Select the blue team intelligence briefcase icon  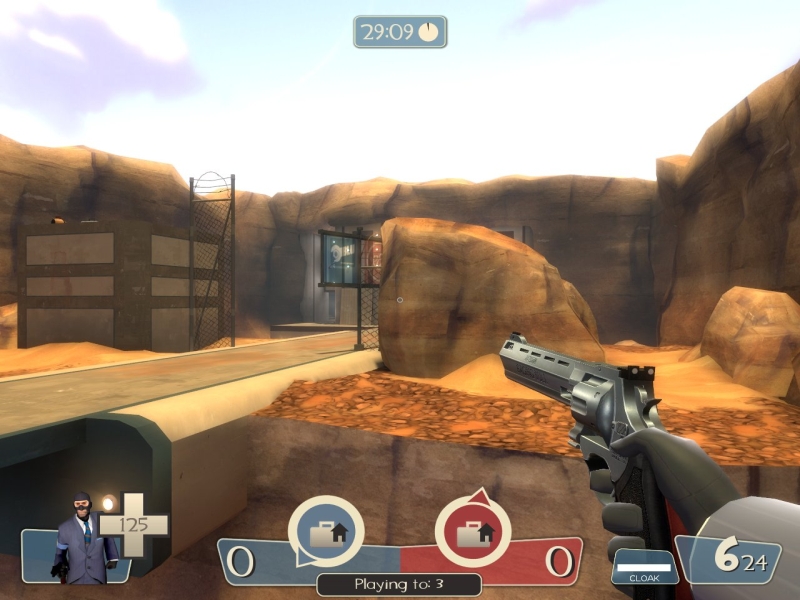pyautogui.click(x=326, y=532)
